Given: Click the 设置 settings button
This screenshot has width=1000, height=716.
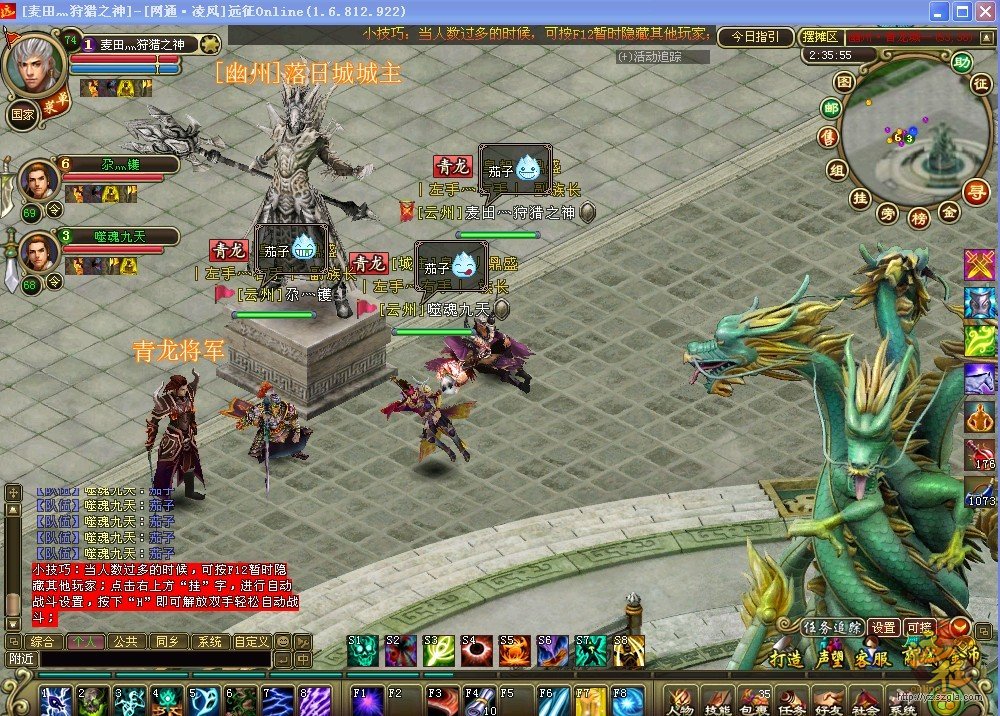Looking at the screenshot, I should [x=883, y=627].
